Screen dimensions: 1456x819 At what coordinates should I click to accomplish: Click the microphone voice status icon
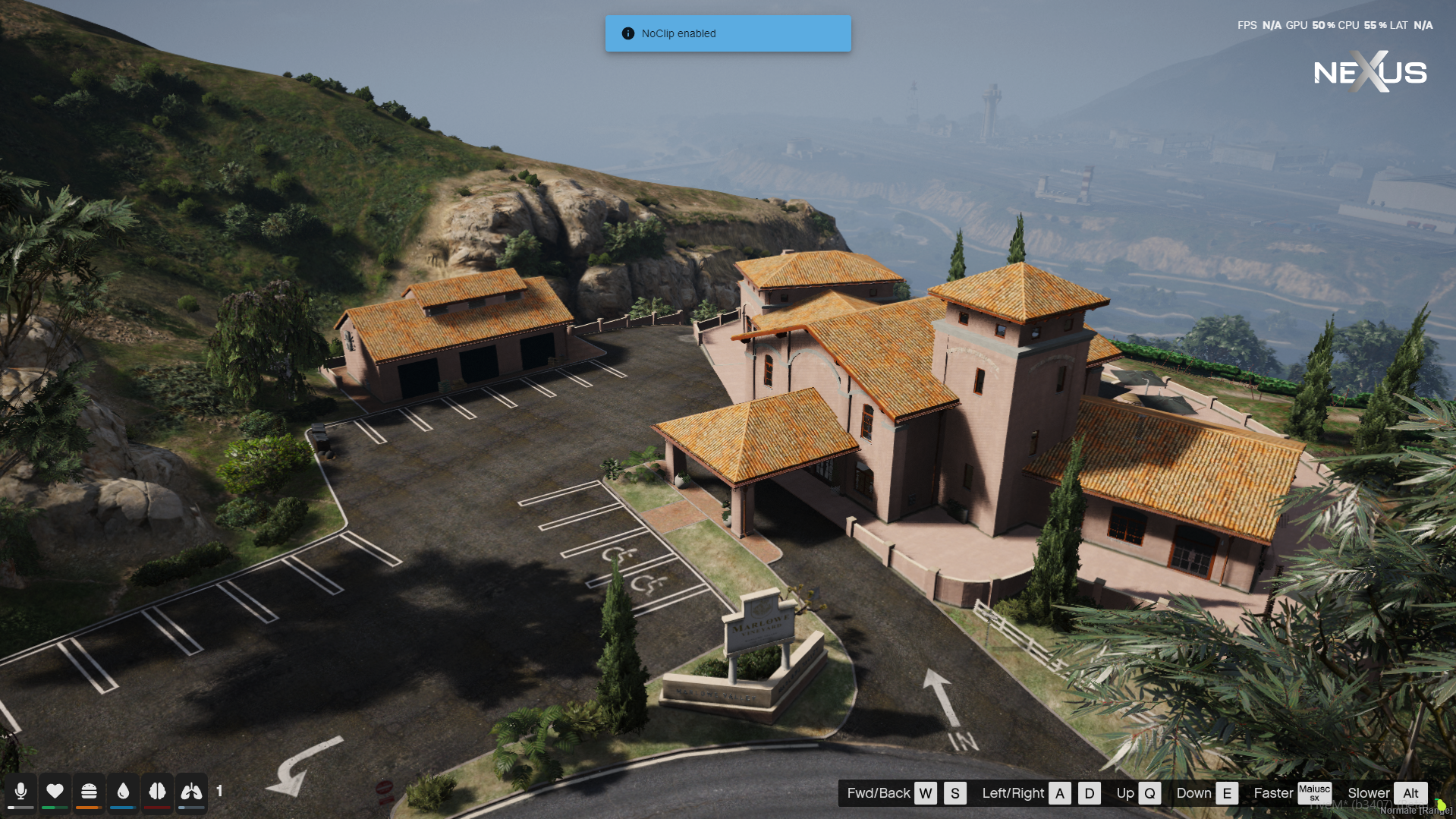click(x=20, y=791)
